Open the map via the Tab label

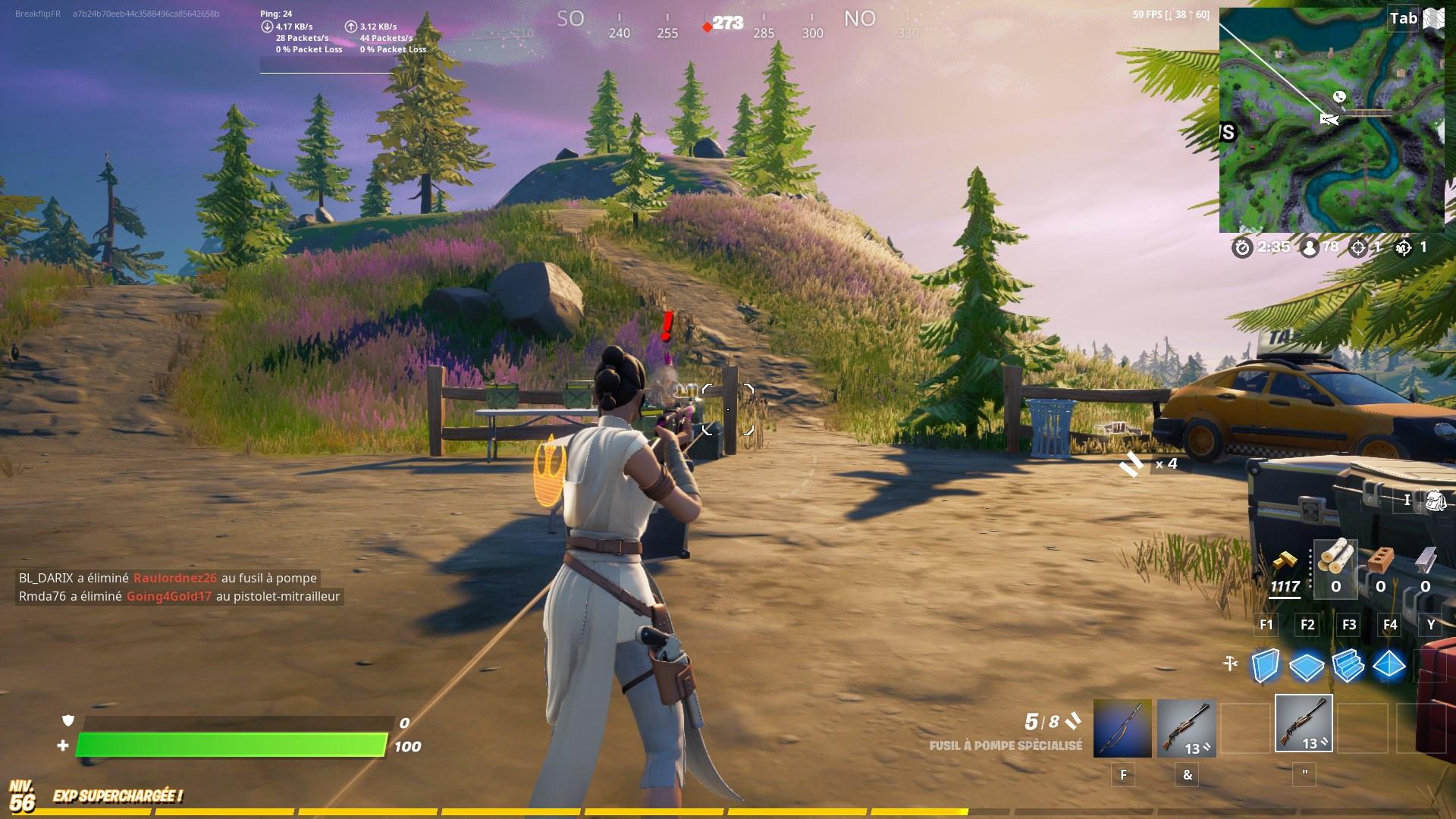1402,18
